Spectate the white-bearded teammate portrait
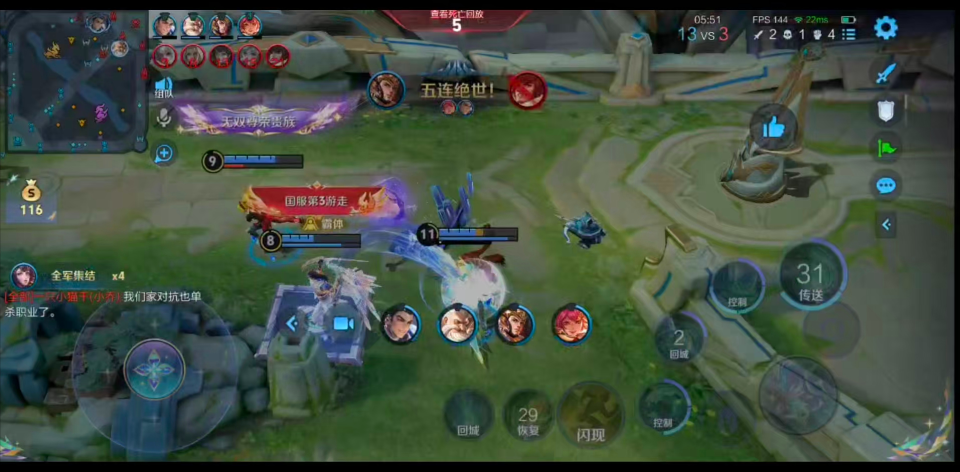 point(457,324)
